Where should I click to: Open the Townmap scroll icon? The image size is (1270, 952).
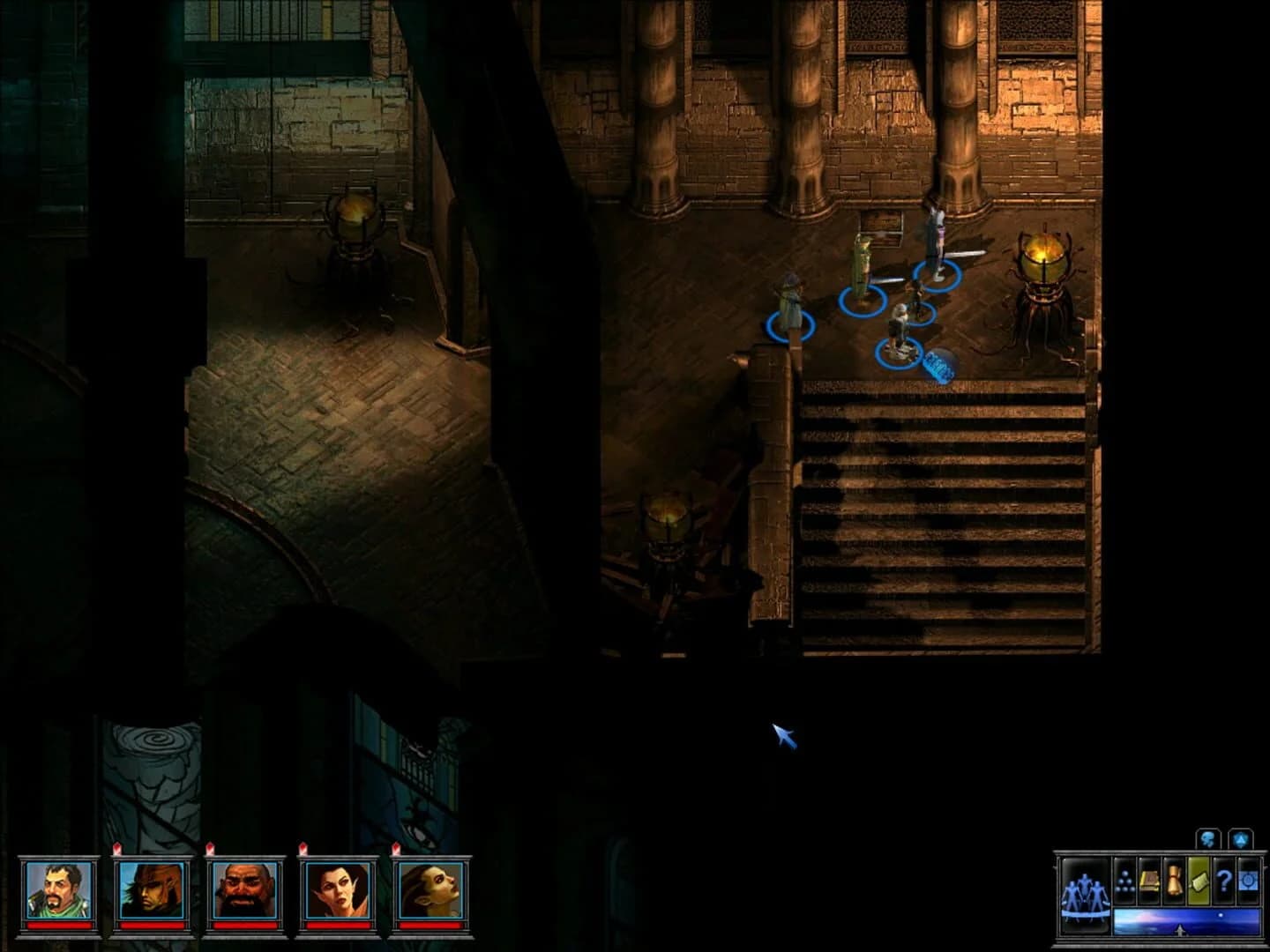point(1176,879)
